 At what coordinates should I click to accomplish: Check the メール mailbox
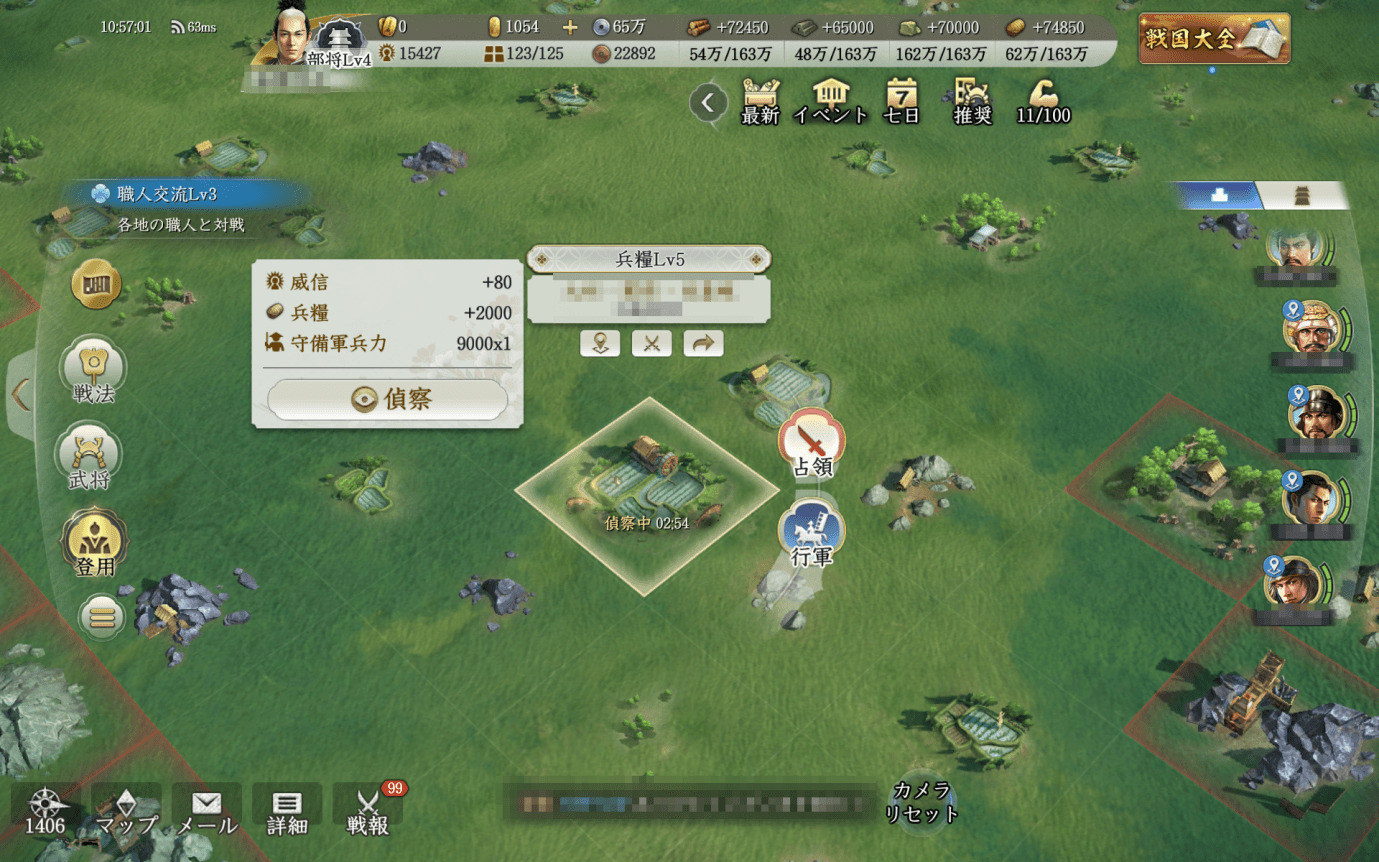207,811
